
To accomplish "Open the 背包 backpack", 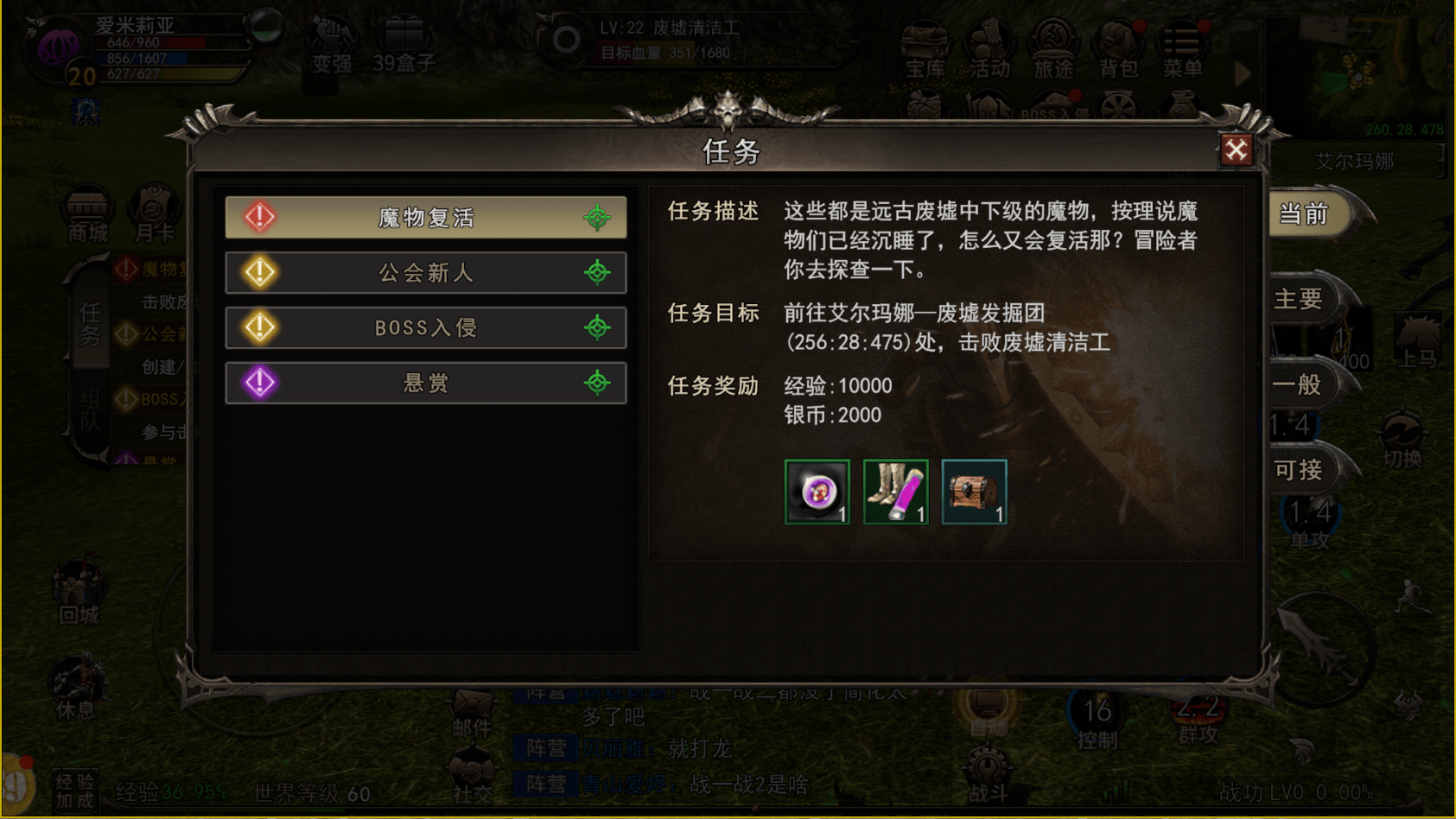I will click(1118, 50).
